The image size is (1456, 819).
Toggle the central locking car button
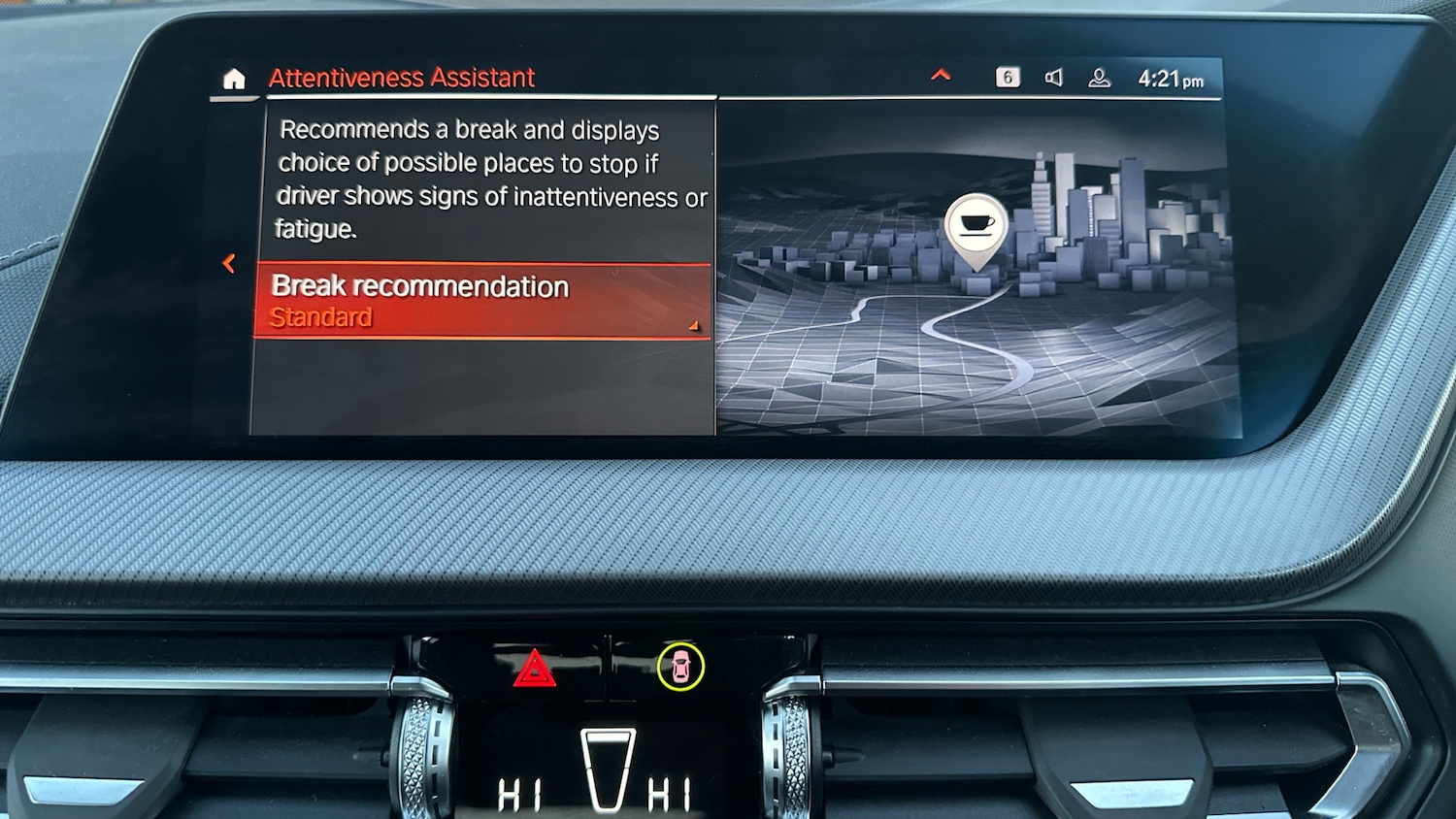point(679,668)
